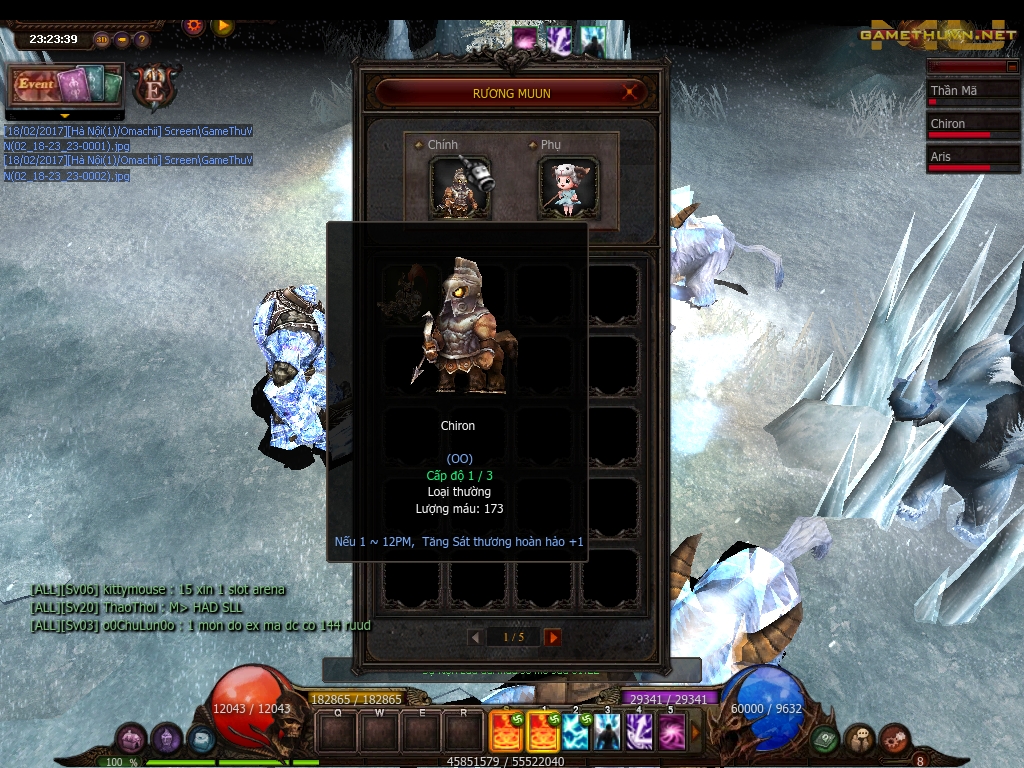Open the speech bubble chat icon
The image size is (1024, 768).
(x=860, y=740)
